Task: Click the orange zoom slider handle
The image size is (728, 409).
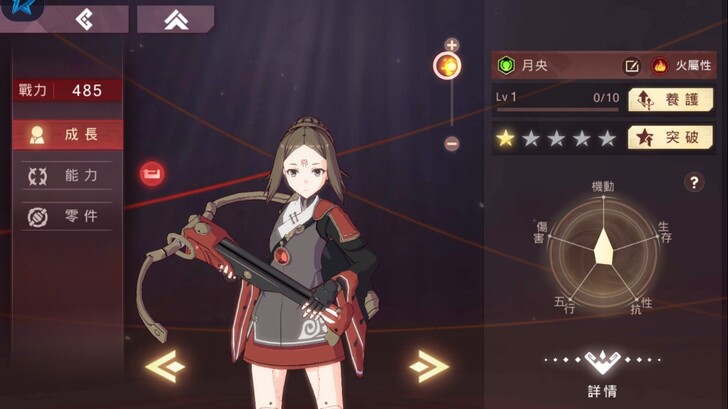Action: click(447, 66)
